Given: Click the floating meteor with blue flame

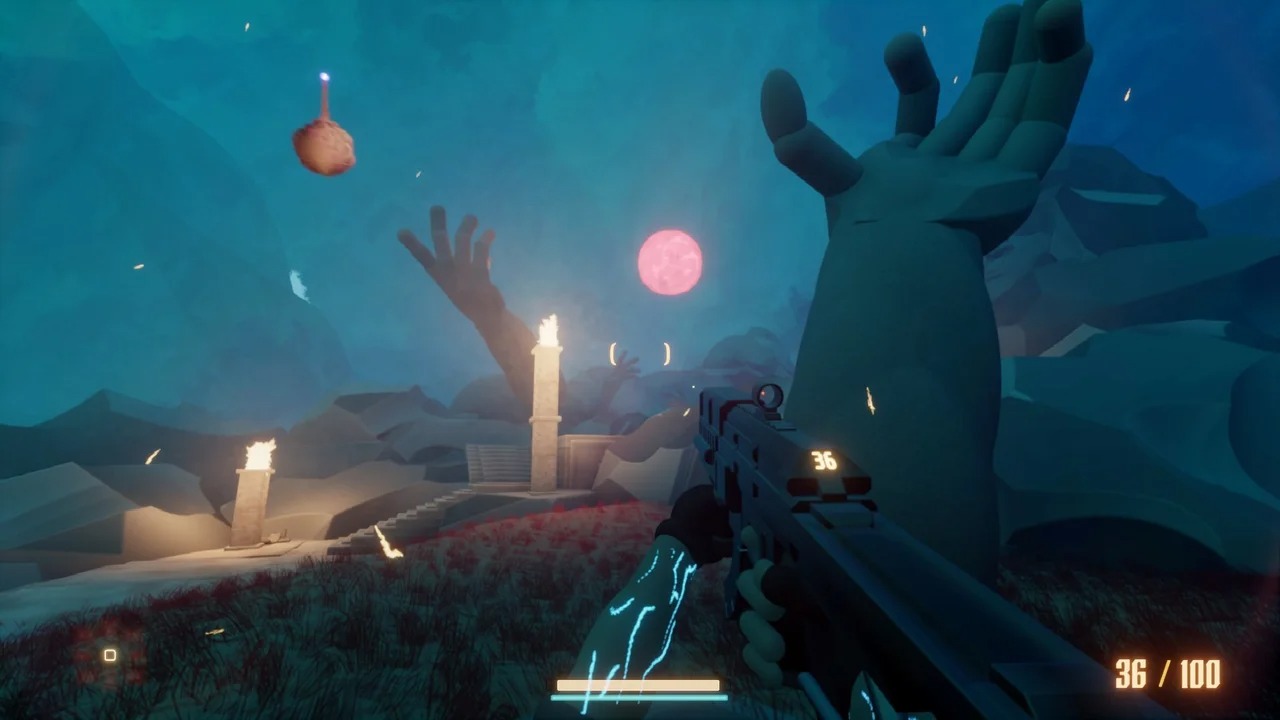Looking at the screenshot, I should [327, 148].
